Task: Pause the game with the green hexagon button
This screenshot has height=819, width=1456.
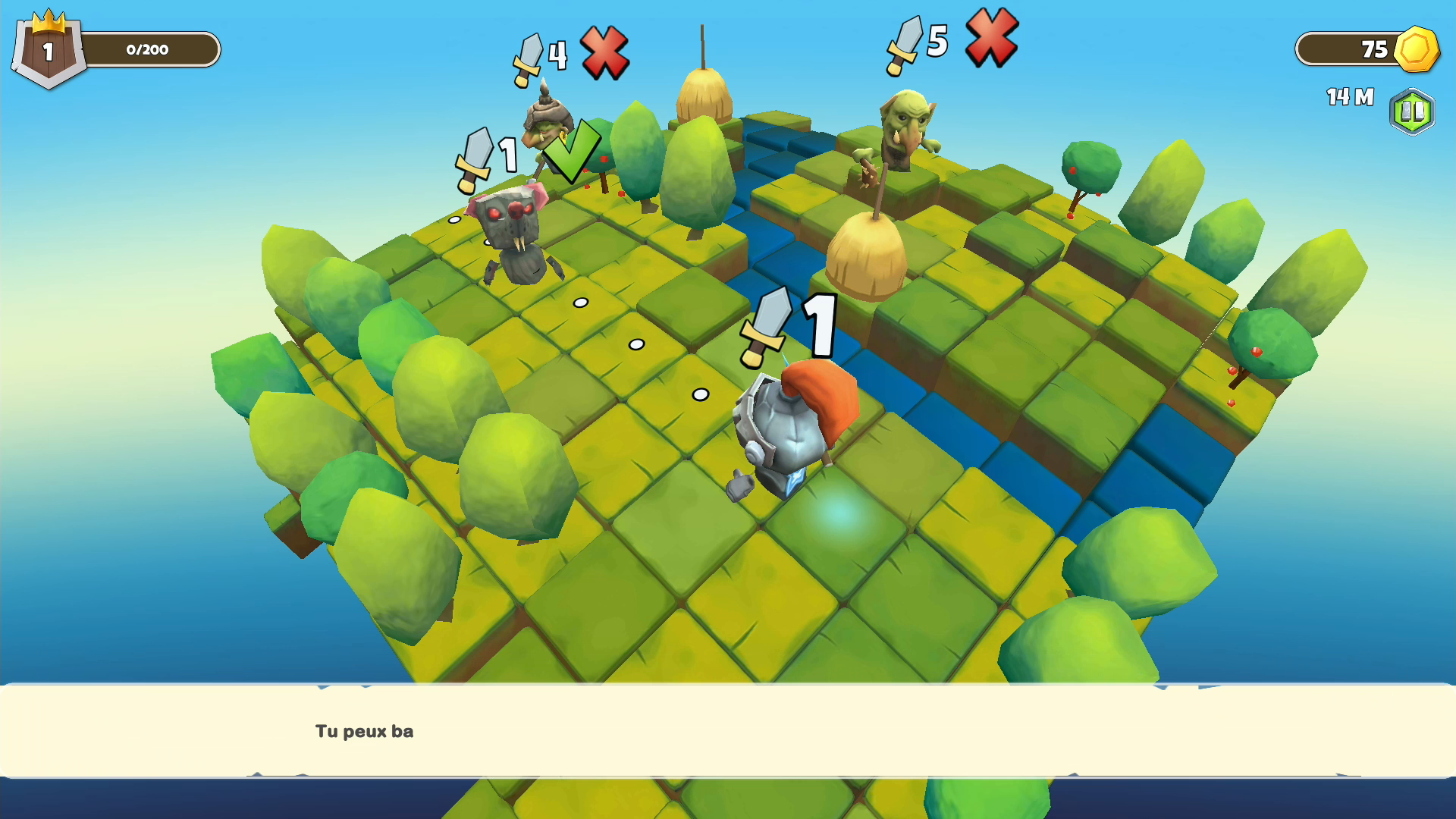Action: point(1412,112)
